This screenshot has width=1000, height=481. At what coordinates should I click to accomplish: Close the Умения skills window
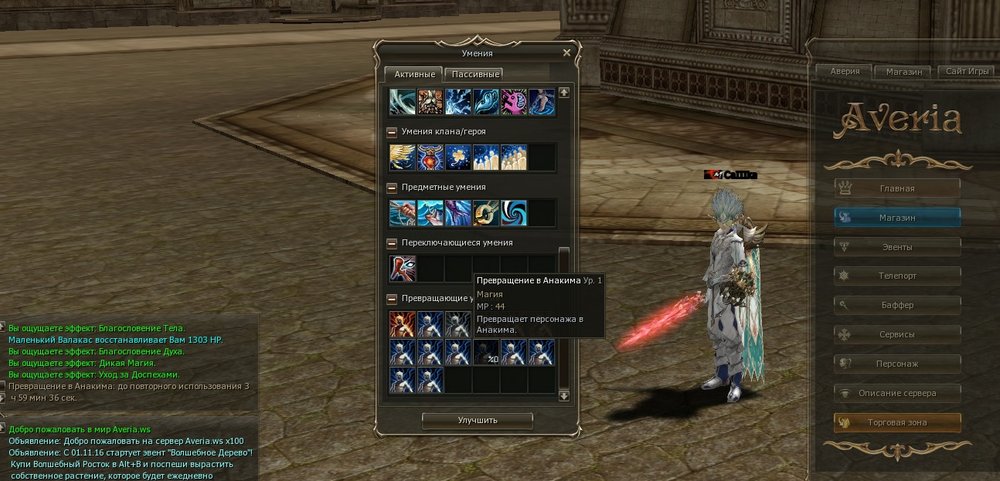pyautogui.click(x=567, y=53)
